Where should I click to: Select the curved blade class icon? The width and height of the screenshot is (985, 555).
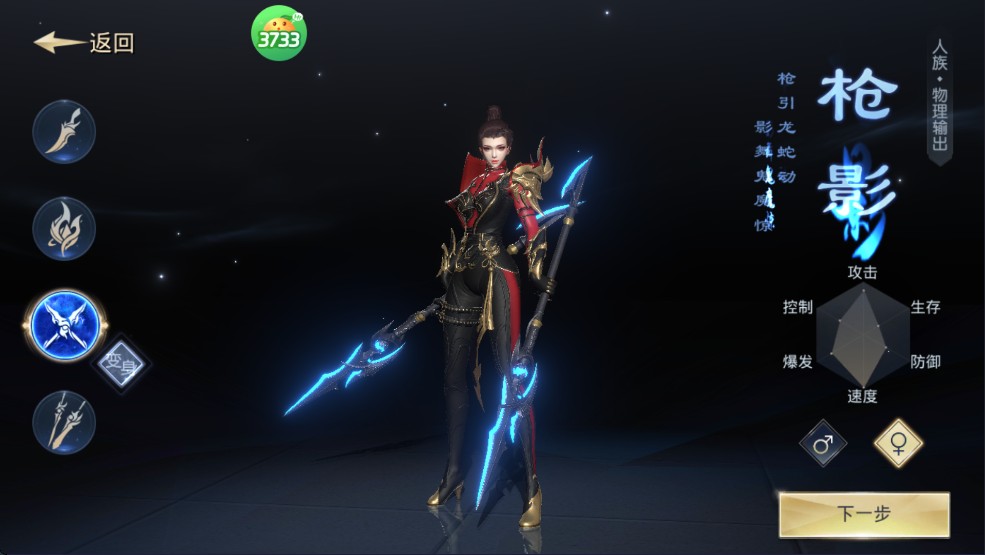tap(64, 131)
